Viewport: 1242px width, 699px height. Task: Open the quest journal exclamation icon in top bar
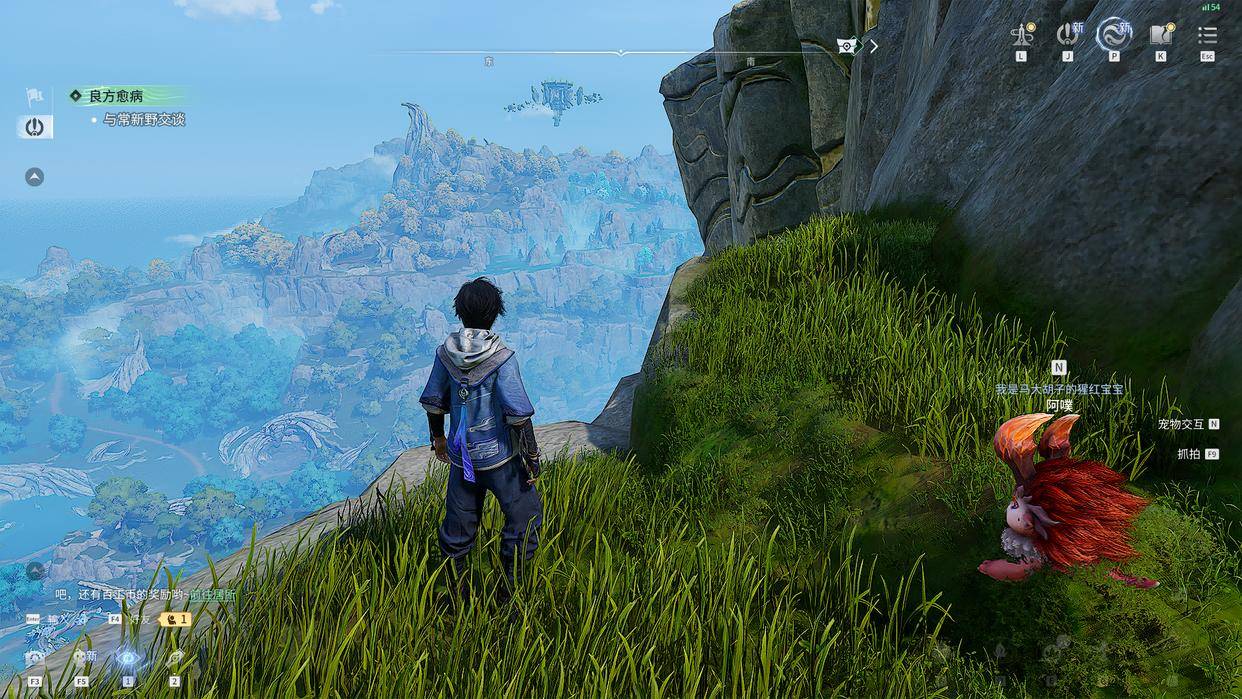(1067, 35)
